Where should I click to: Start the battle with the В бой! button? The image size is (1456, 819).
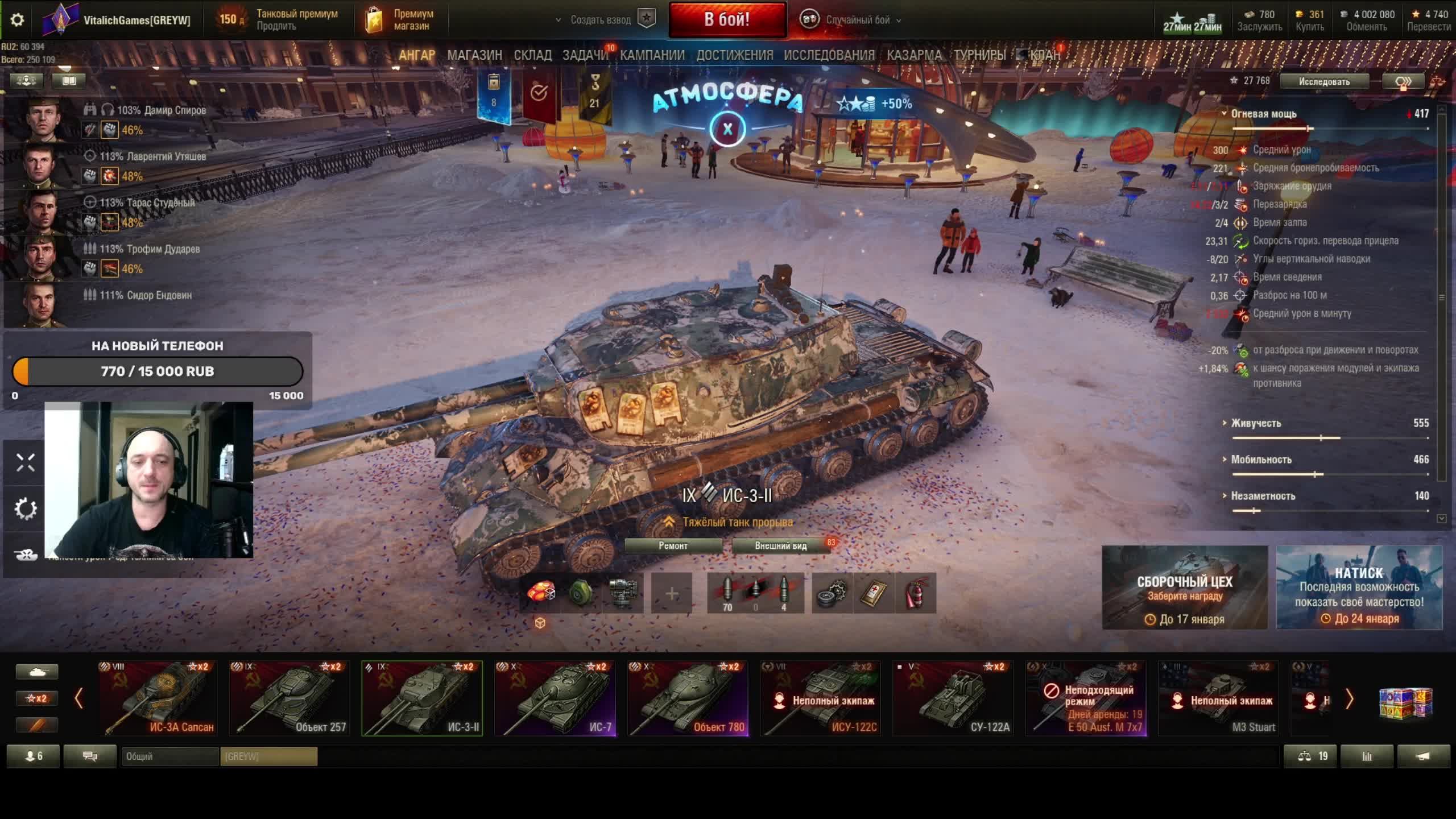[x=727, y=20]
